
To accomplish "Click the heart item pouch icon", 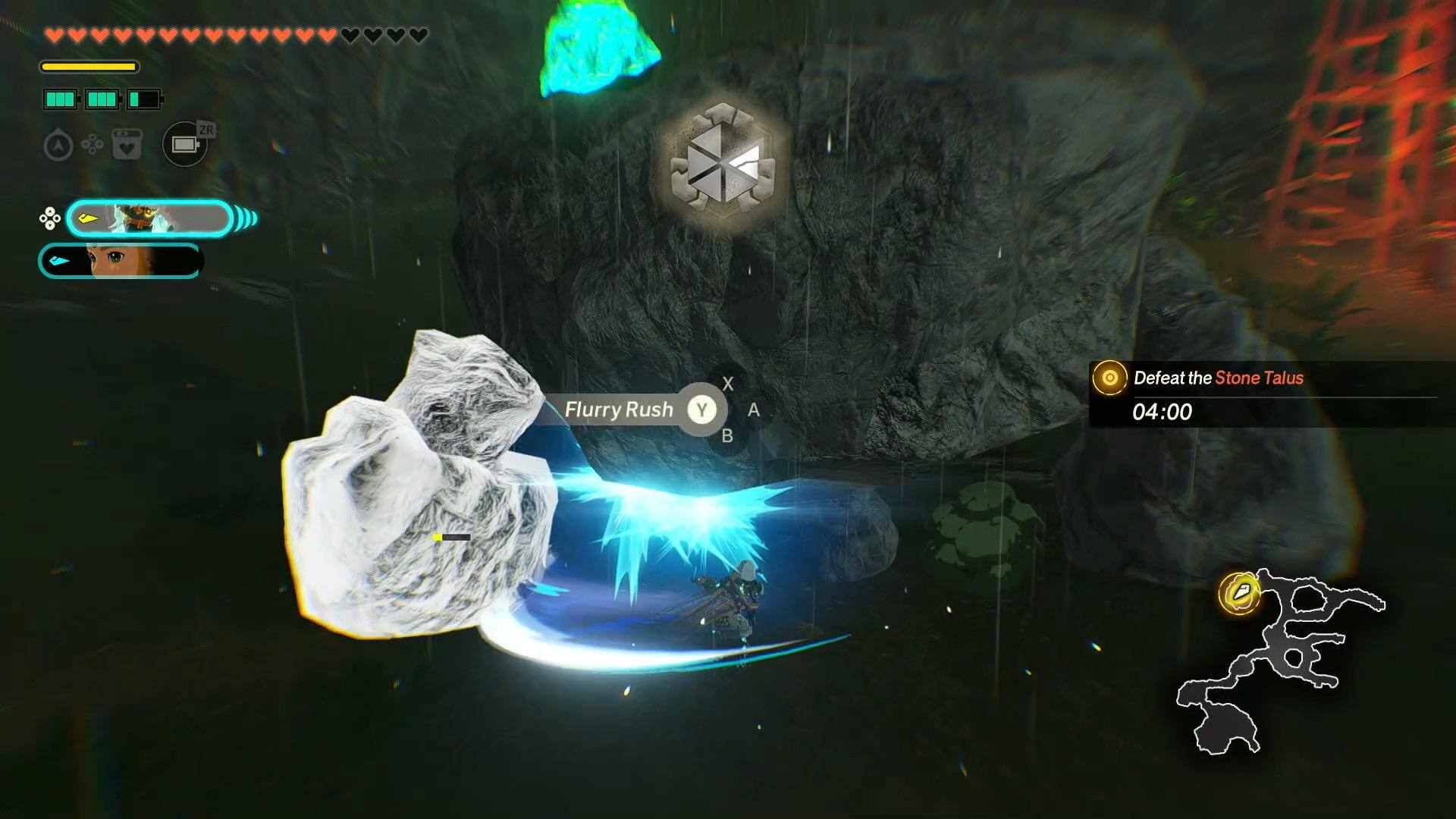I will coord(127,144).
